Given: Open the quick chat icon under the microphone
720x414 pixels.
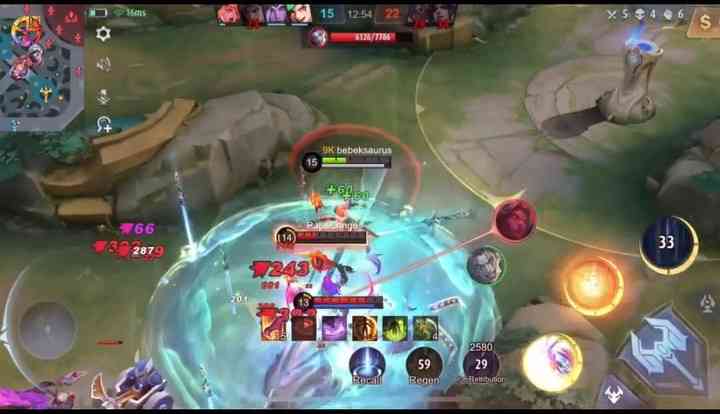Looking at the screenshot, I should pyautogui.click(x=103, y=125).
